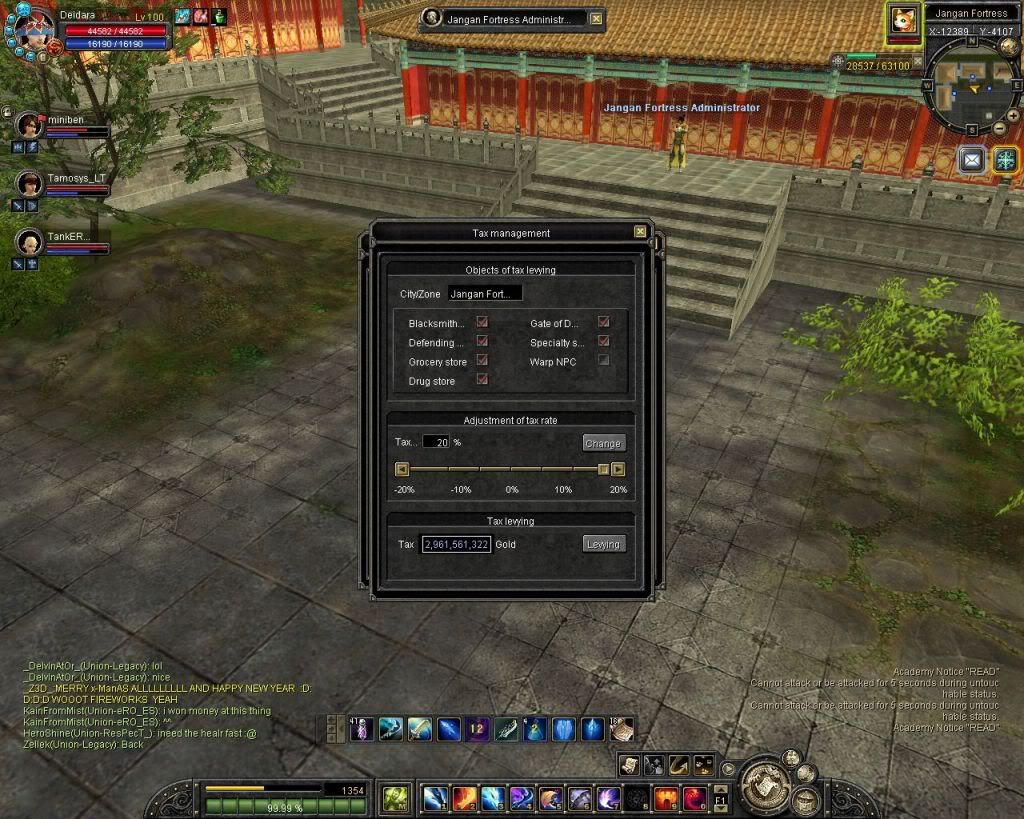Close the Jangan Fortress Administrator target bar
Screen dimensions: 1024x819
pyautogui.click(x=596, y=19)
